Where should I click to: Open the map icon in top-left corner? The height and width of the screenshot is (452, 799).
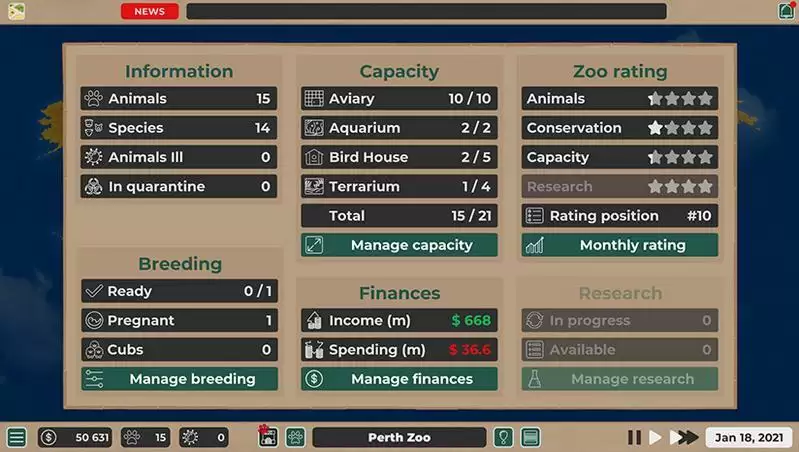tap(16, 11)
